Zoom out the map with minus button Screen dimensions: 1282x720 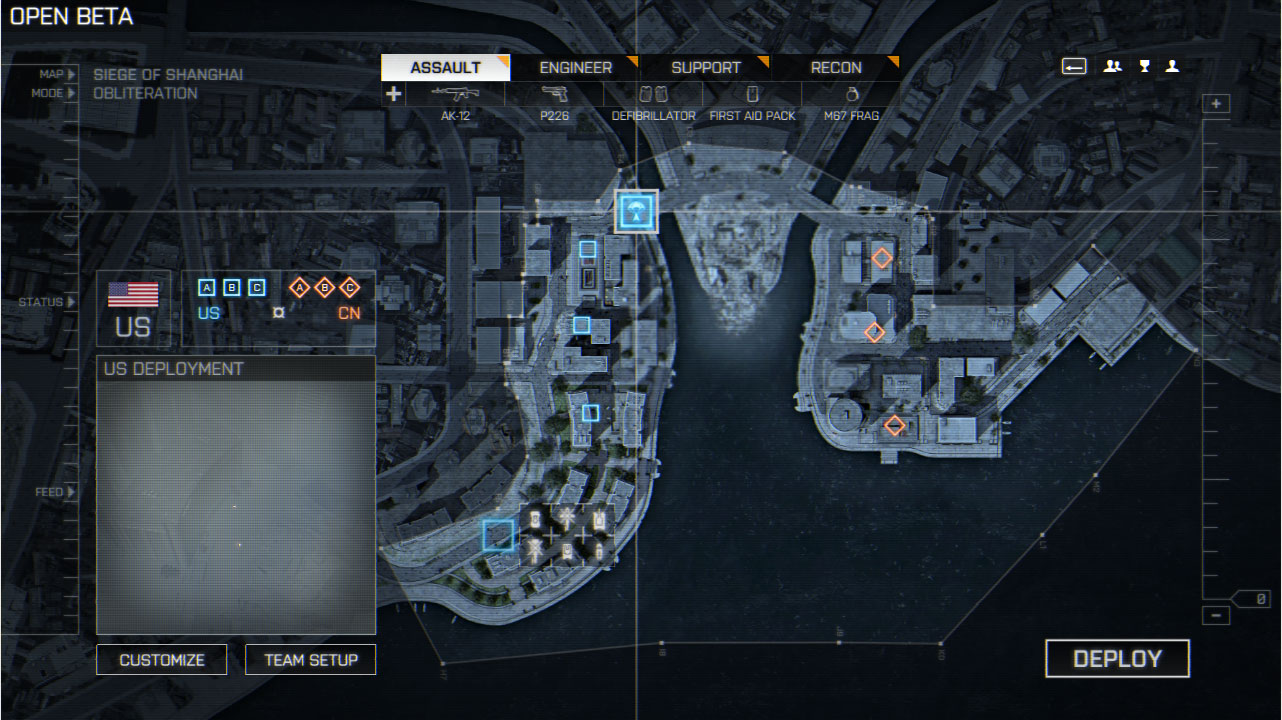1216,616
